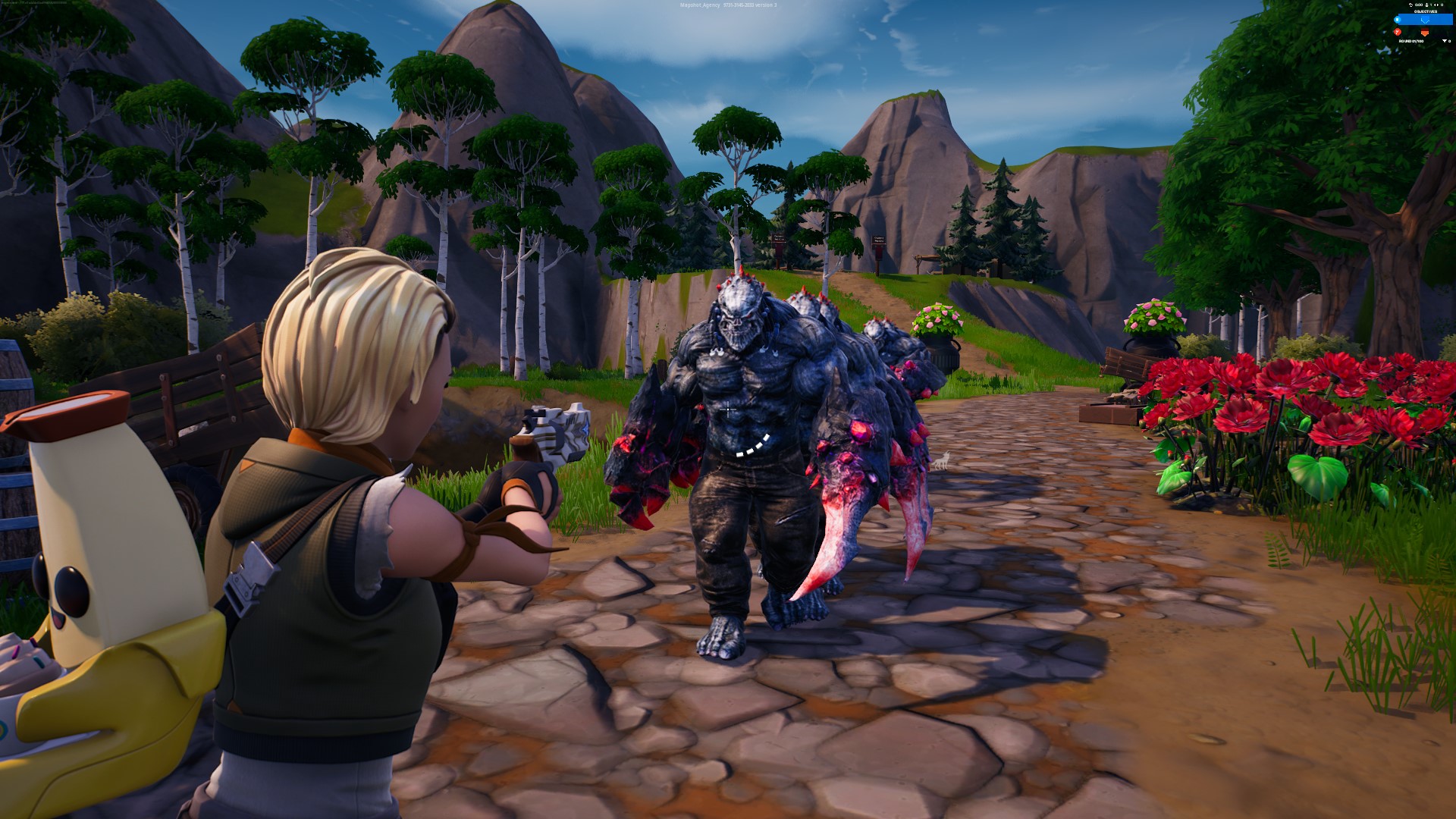The height and width of the screenshot is (819, 1456).
Task: Open the Mapshot_Agency title menu
Action: click(698, 4)
